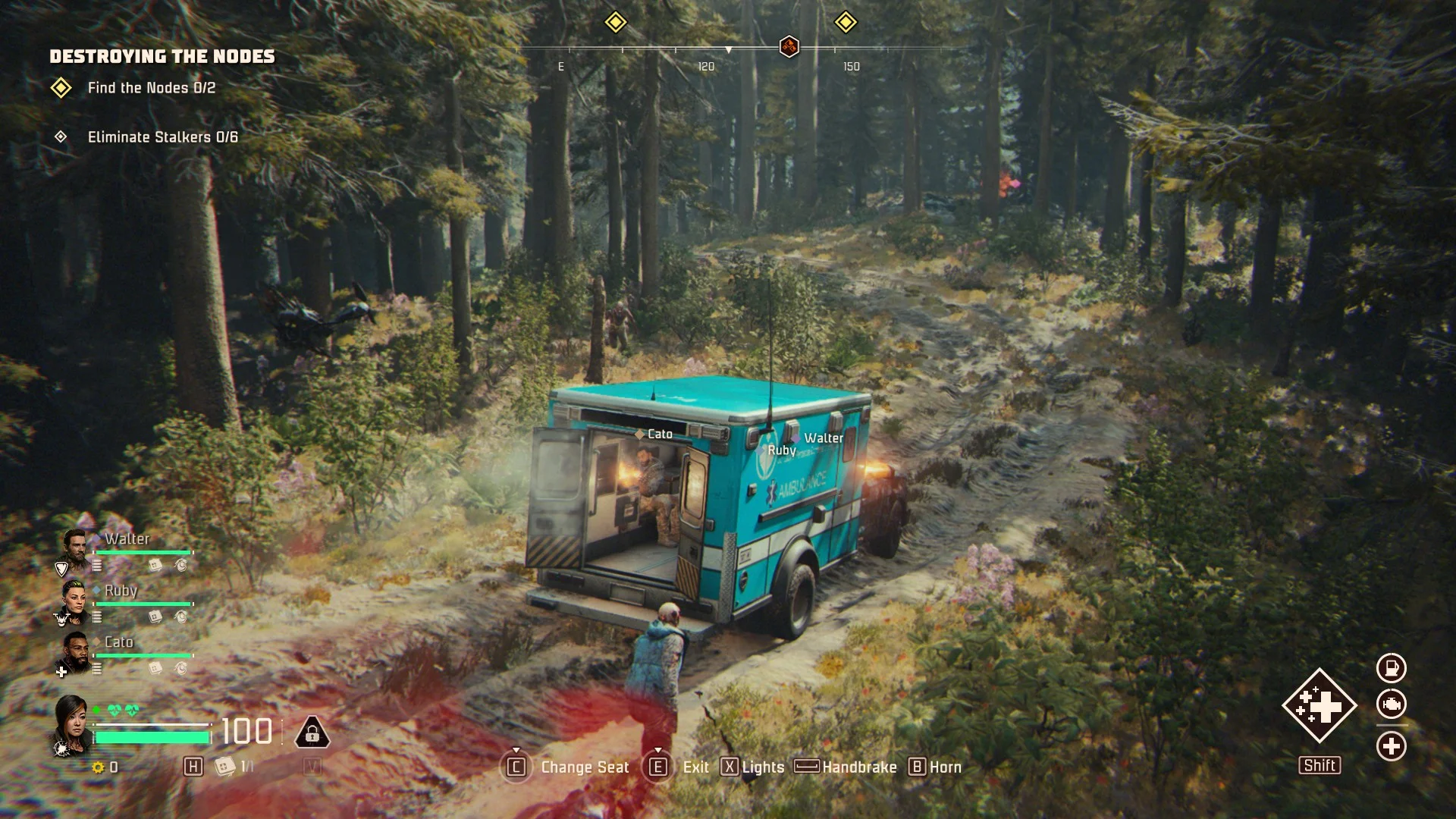The height and width of the screenshot is (819, 1456).
Task: Expand Walter's status effect list
Action: (x=96, y=565)
